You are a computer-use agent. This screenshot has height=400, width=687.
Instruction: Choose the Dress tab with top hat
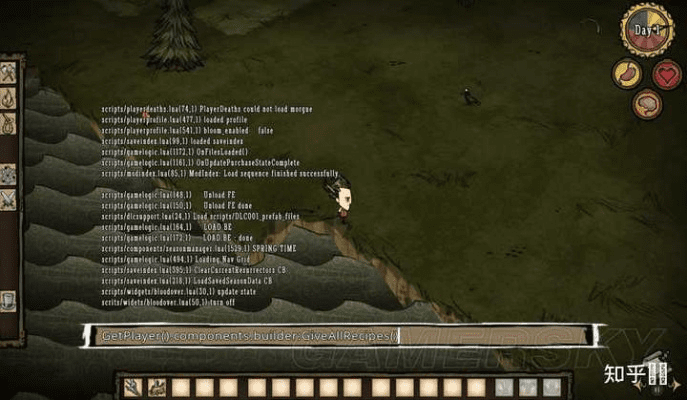tap(8, 299)
